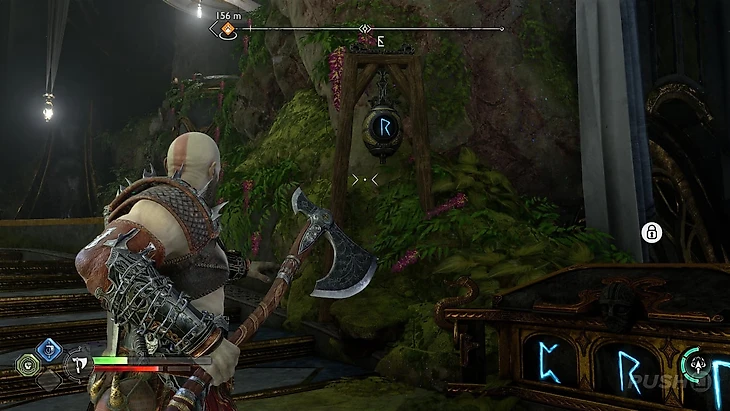Image resolution: width=730 pixels, height=411 pixels.
Task: Select the orange quest marker on the compass
Action: point(228,29)
